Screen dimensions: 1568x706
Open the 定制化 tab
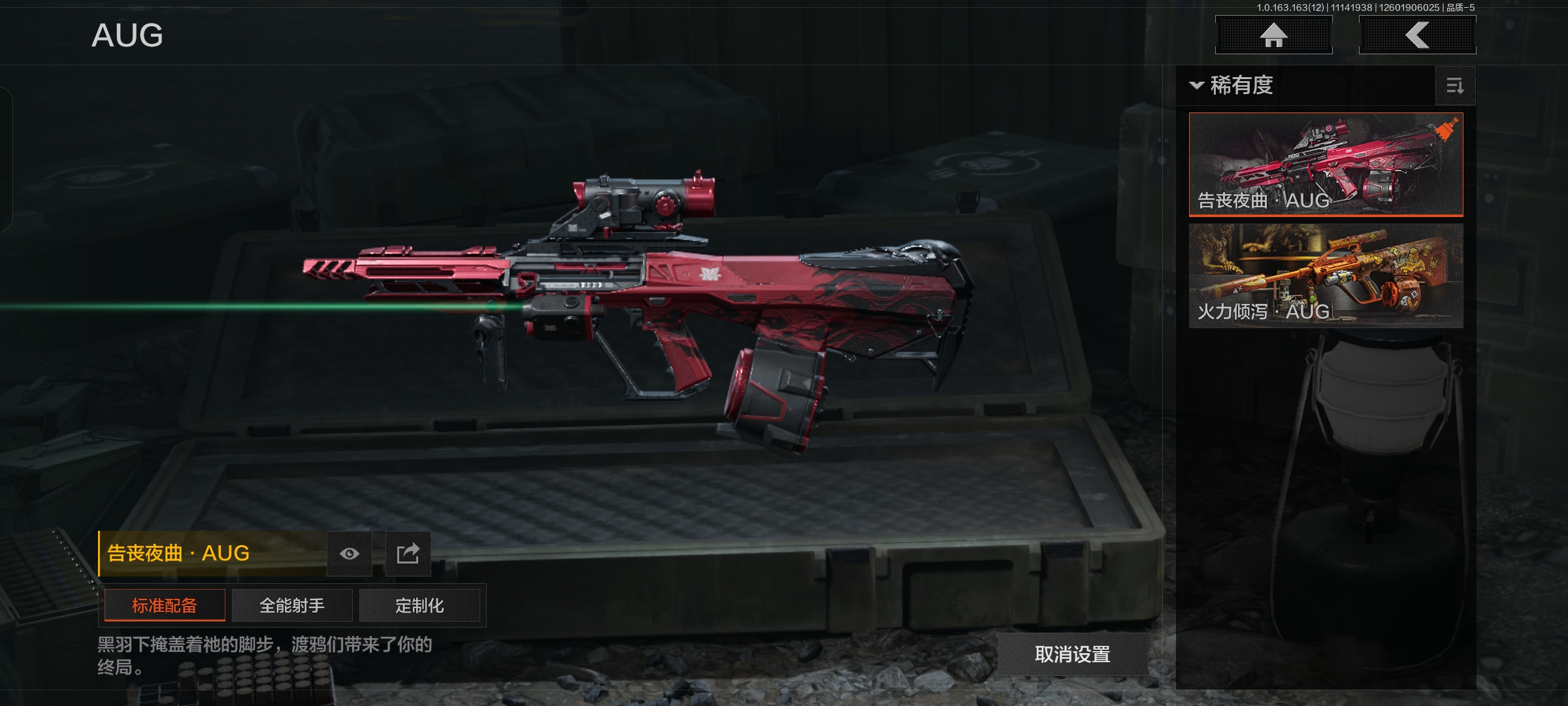point(419,605)
